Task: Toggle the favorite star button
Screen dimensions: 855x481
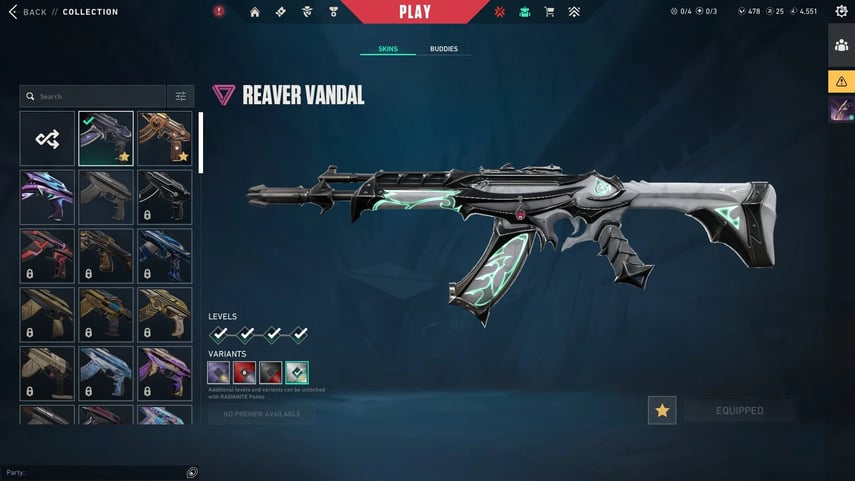Action: click(662, 410)
